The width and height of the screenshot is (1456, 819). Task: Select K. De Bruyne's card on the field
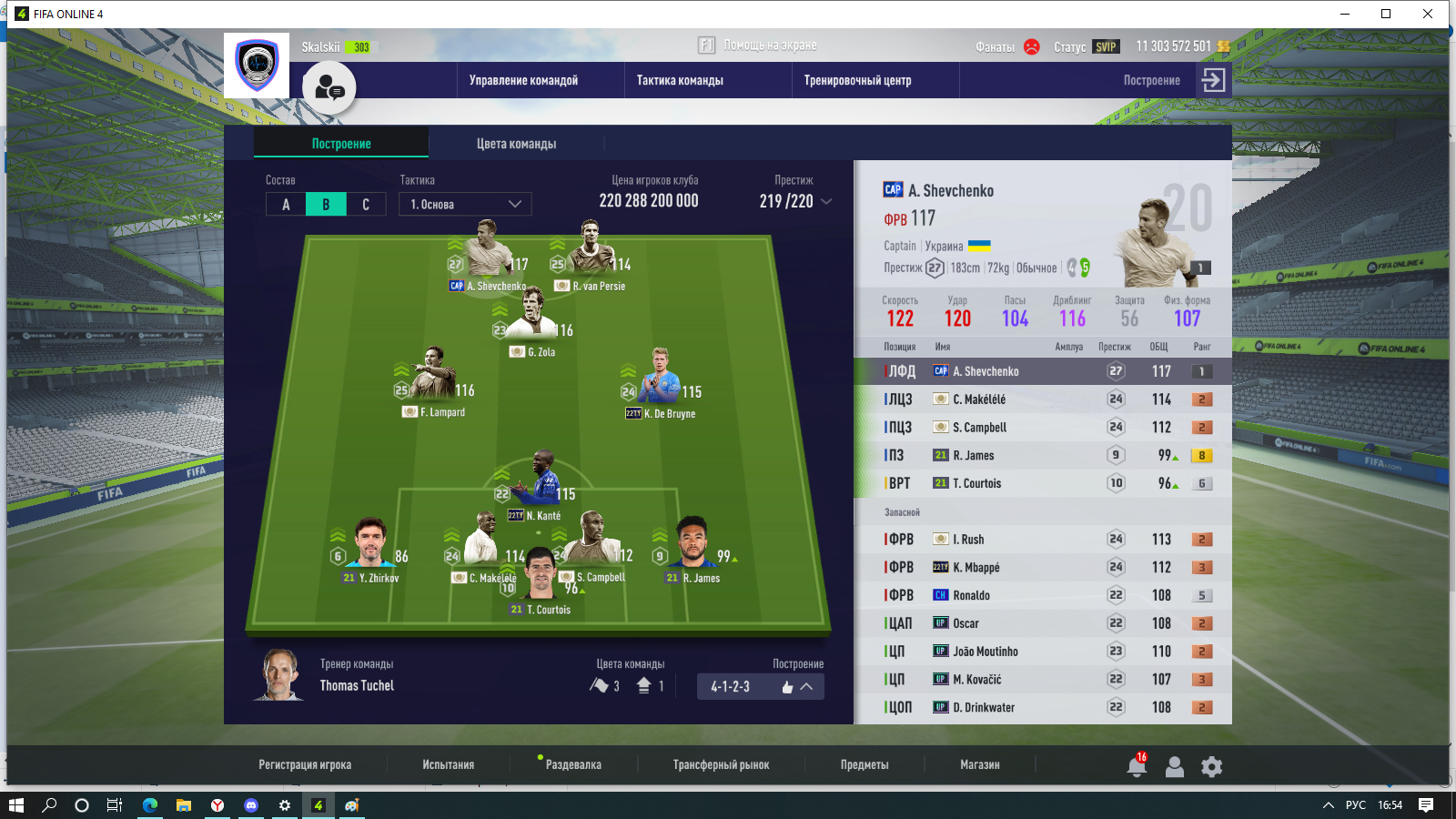pos(662,382)
